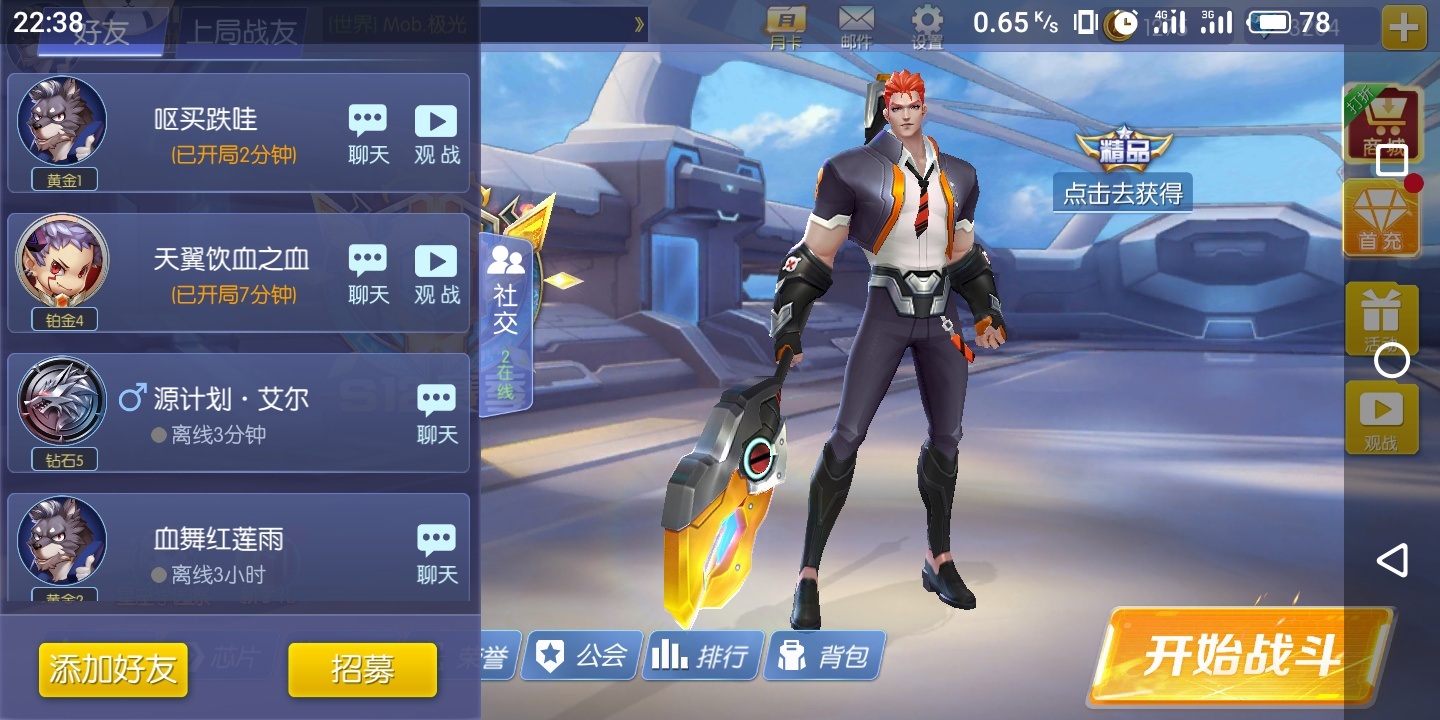Switch to the 上局战友 tab
This screenshot has height=720, width=1440.
tap(245, 32)
